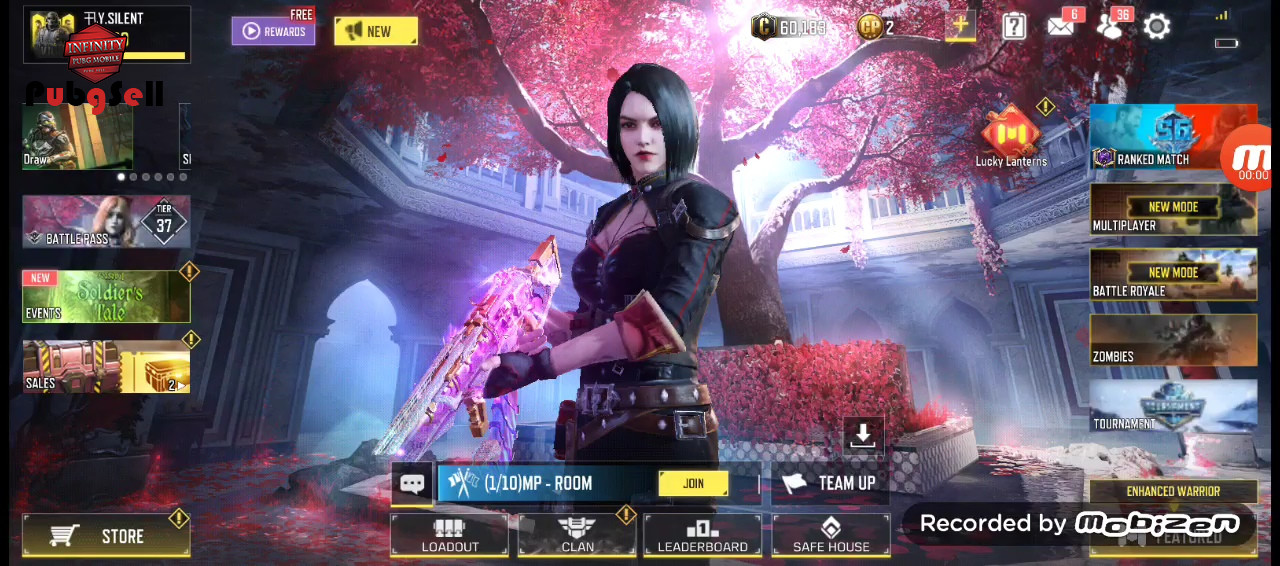The image size is (1280, 566).
Task: Open the Sales crate banner
Action: pyautogui.click(x=106, y=366)
